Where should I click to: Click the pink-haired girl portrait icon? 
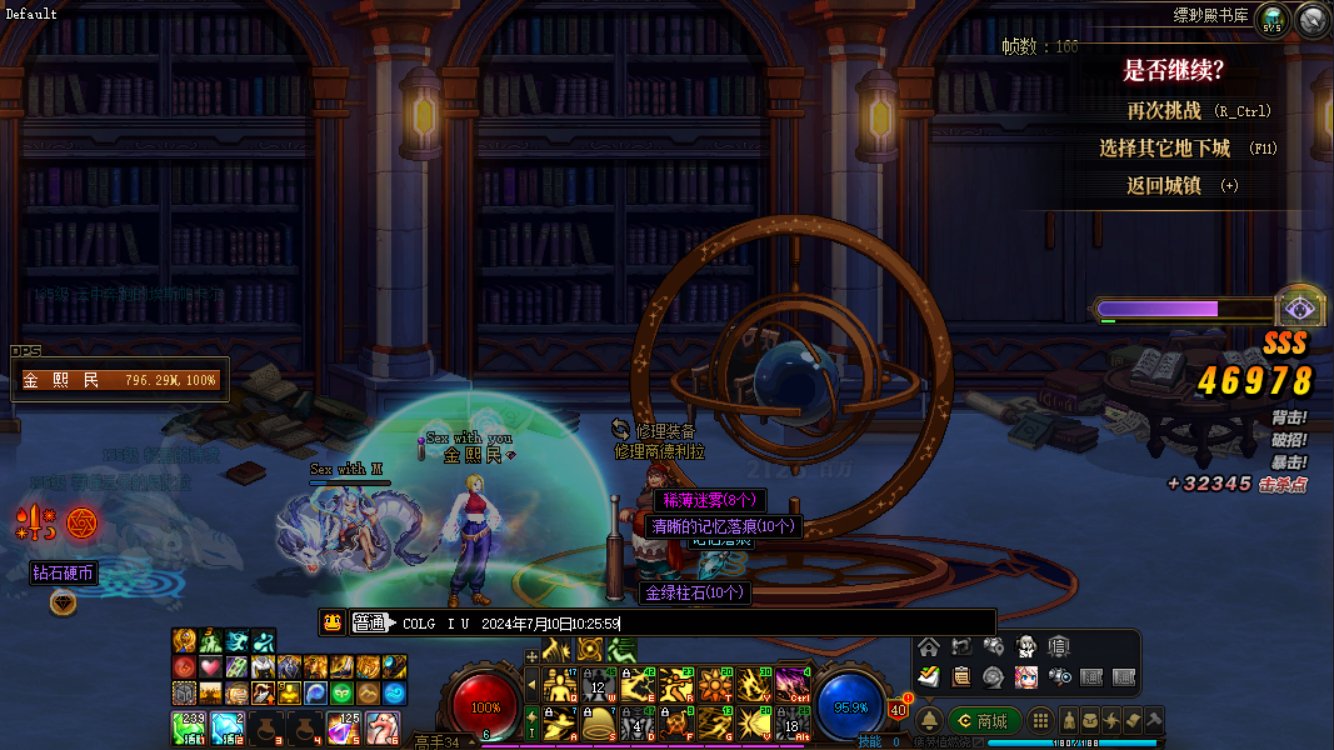[x=1025, y=677]
